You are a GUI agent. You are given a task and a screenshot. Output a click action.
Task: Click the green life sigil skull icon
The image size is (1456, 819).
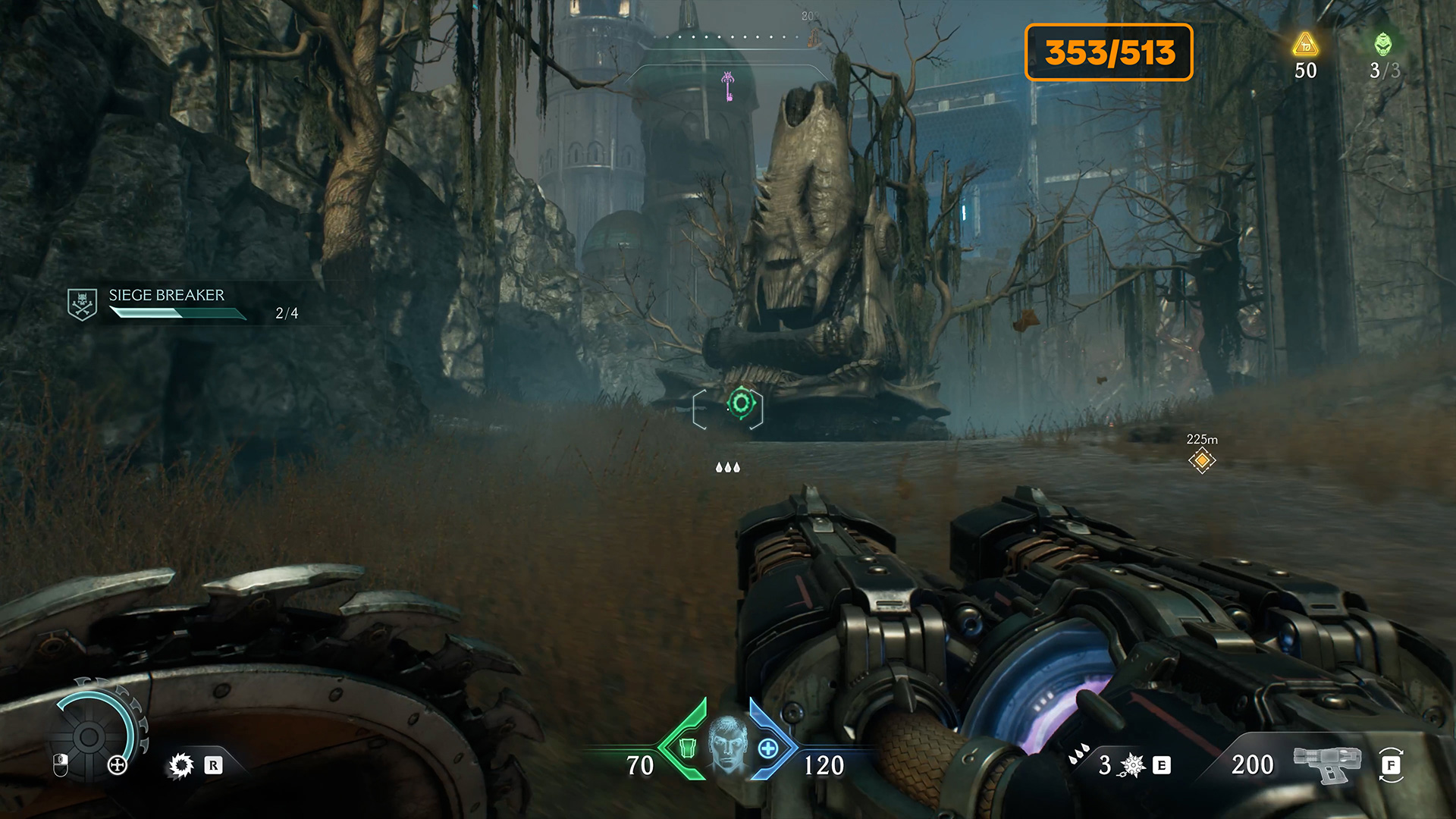(1383, 44)
